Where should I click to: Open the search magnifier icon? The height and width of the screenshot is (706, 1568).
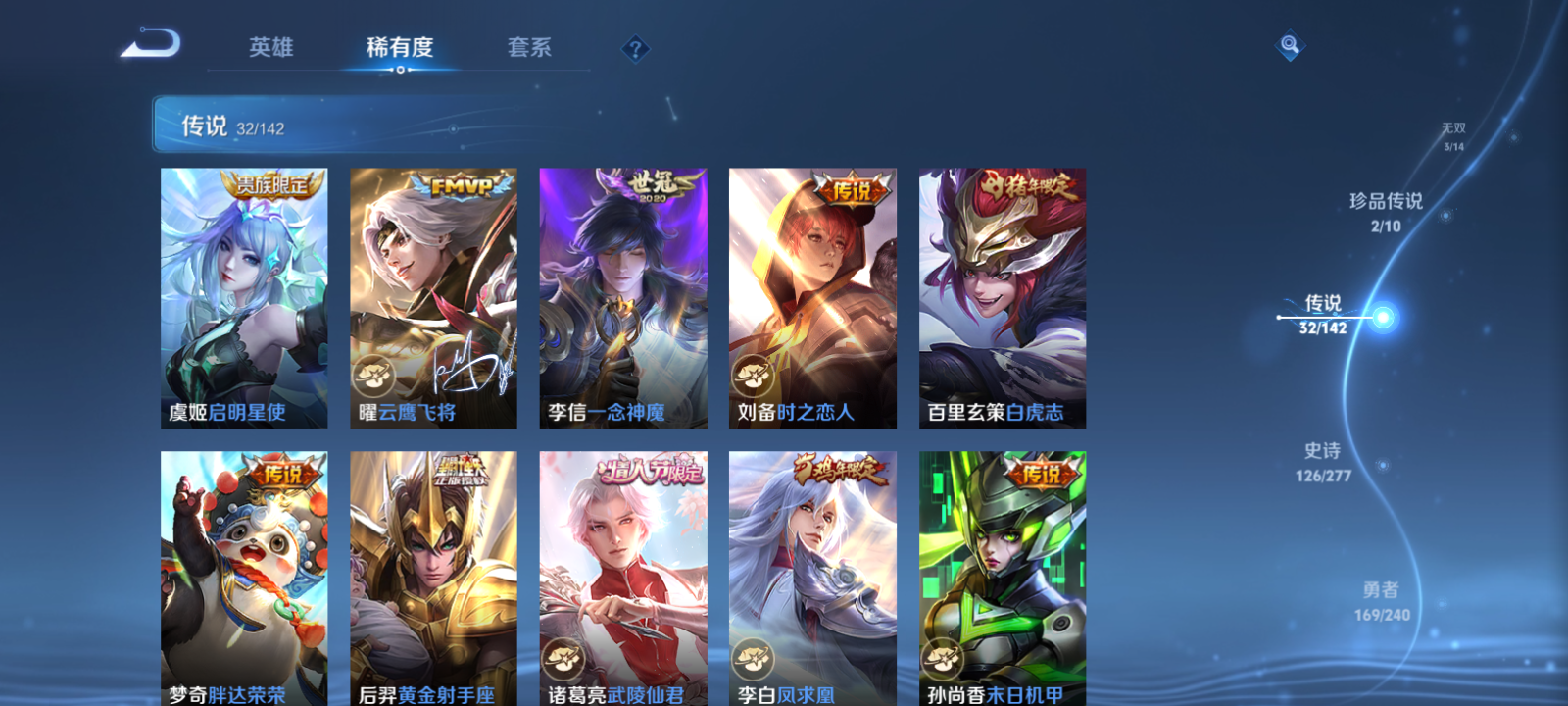click(1289, 44)
